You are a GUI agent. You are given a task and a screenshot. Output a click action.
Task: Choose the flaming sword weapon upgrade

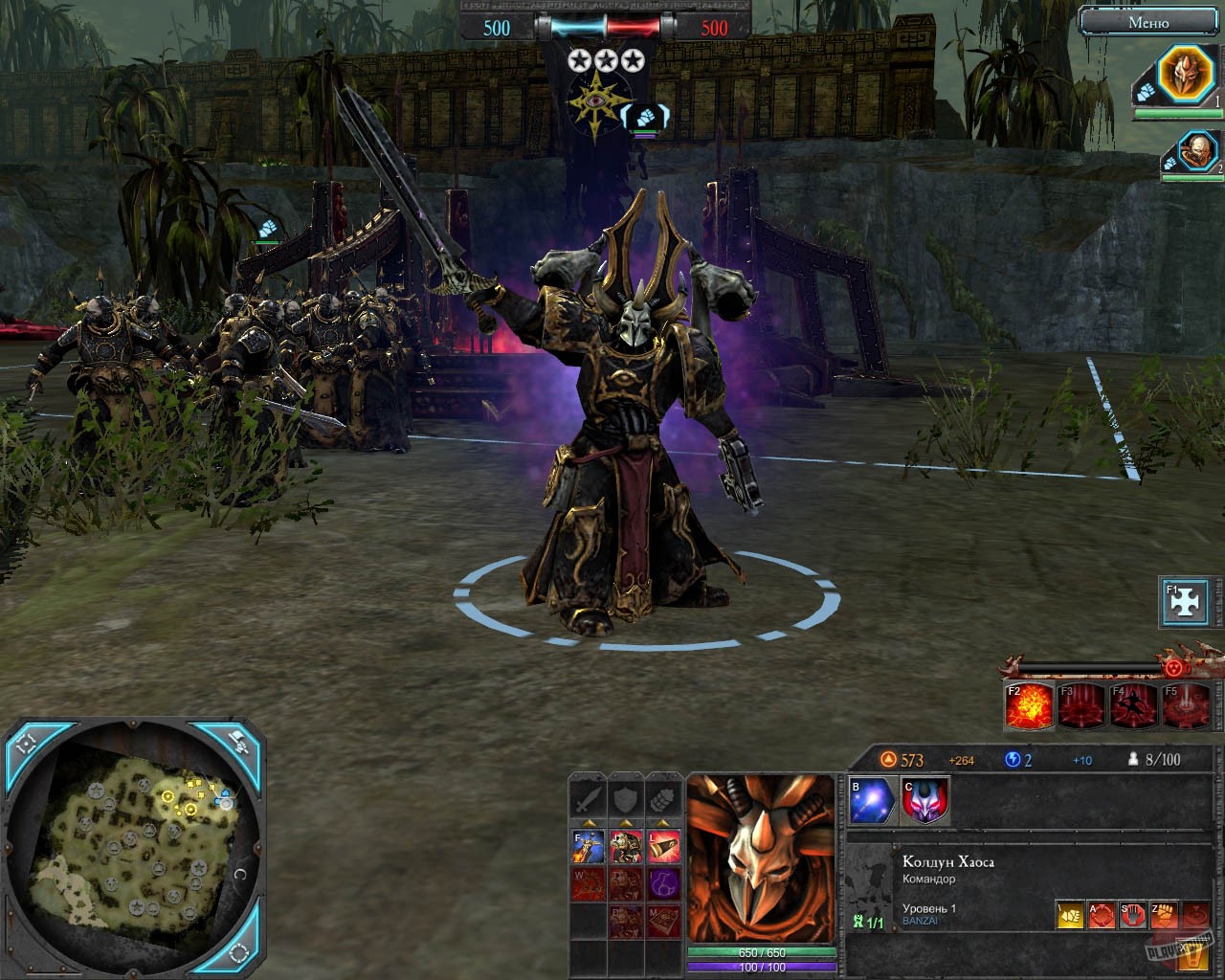point(588,846)
